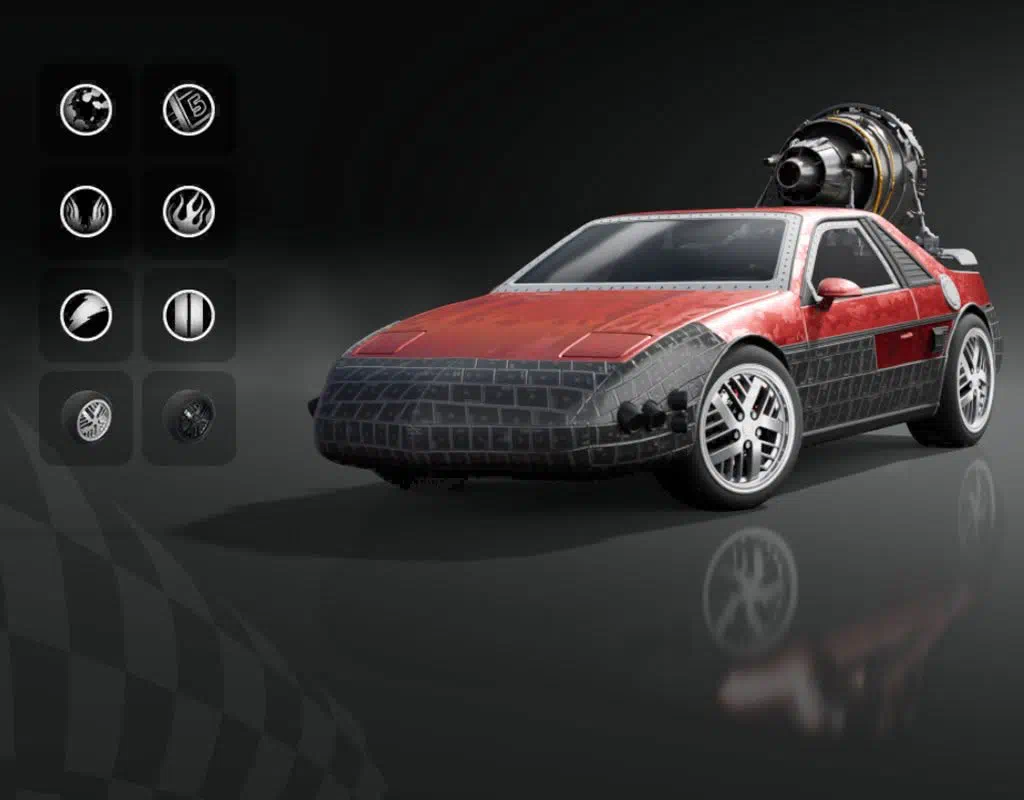Viewport: 1024px width, 800px height.
Task: Equip the black rim wheel
Action: (x=188, y=417)
